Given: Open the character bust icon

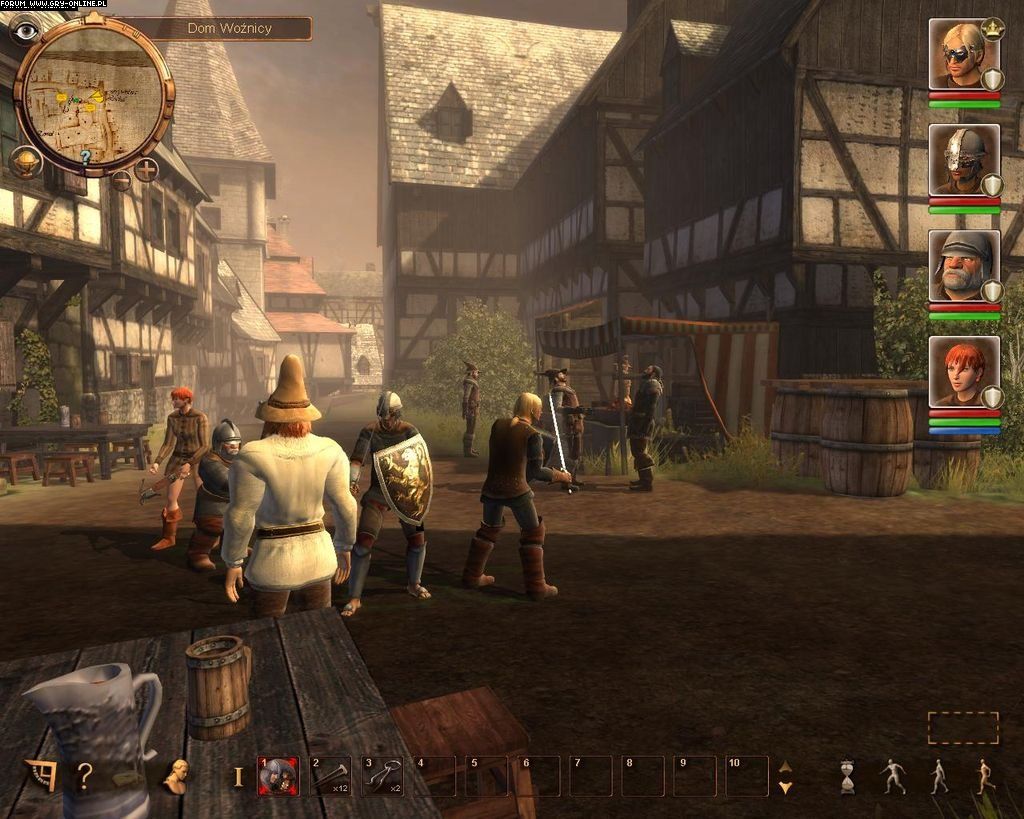Looking at the screenshot, I should (x=177, y=776).
